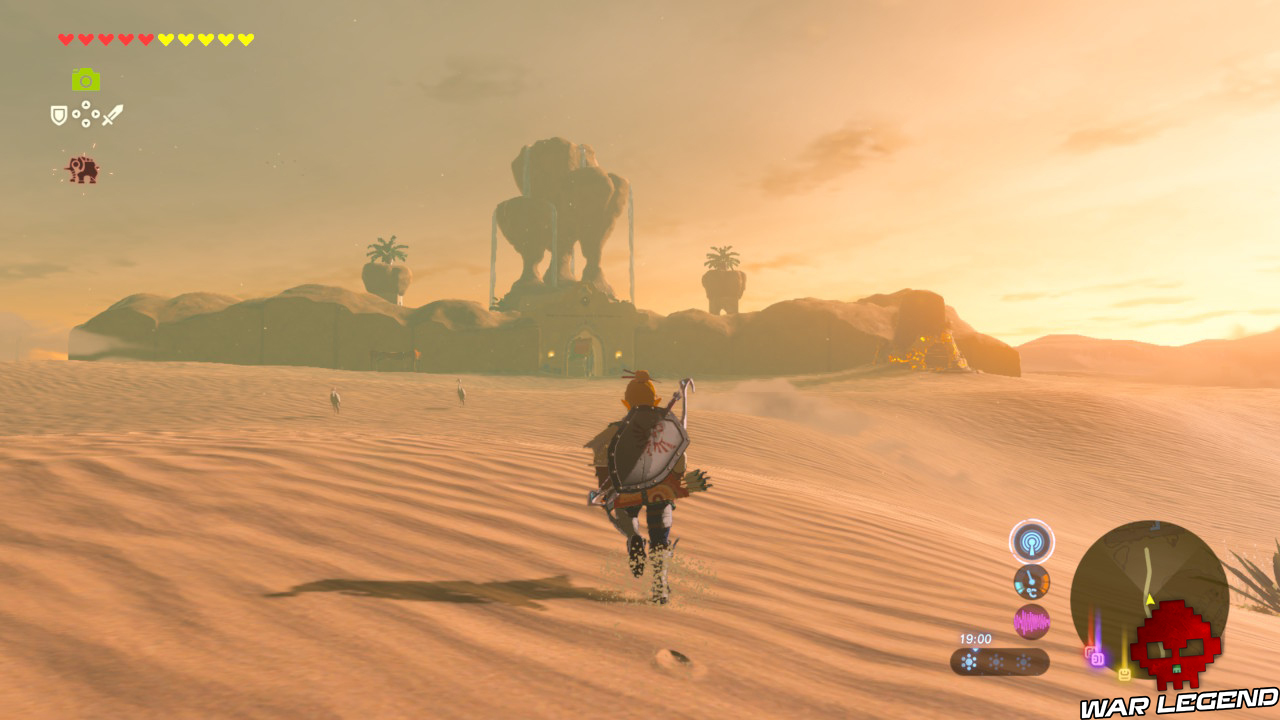Select the sword icon in the controls HUD

click(x=113, y=114)
